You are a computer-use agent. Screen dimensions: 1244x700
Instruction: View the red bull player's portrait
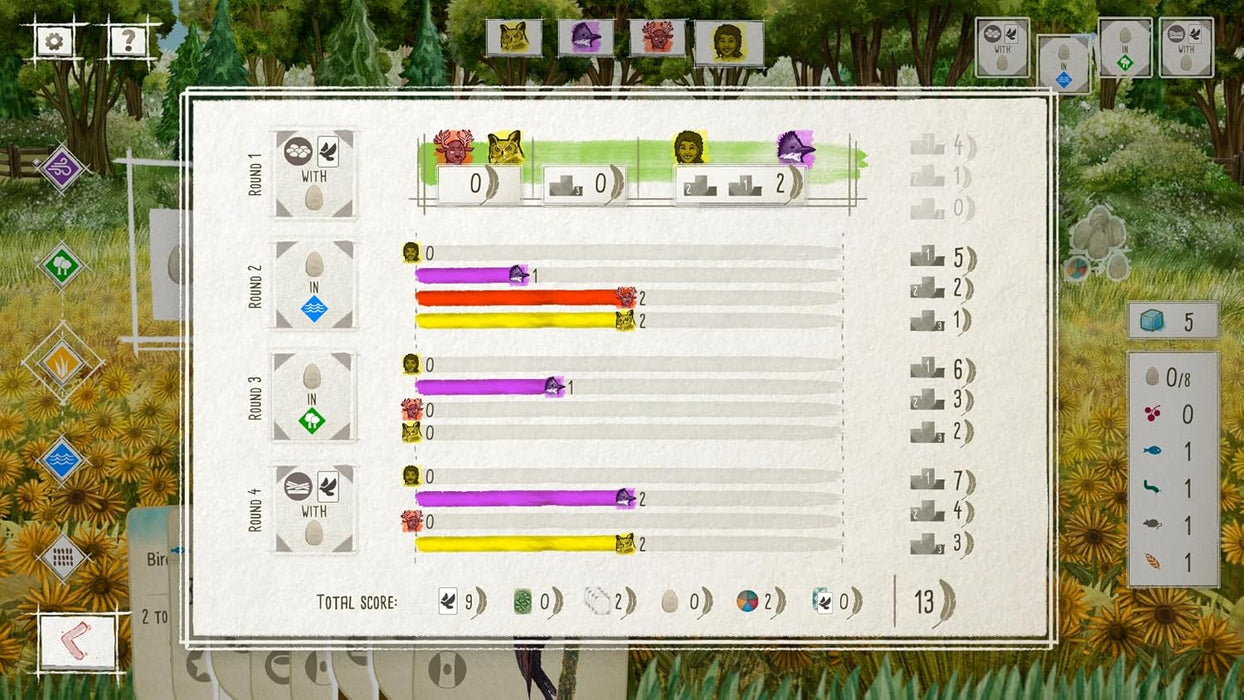pos(657,38)
